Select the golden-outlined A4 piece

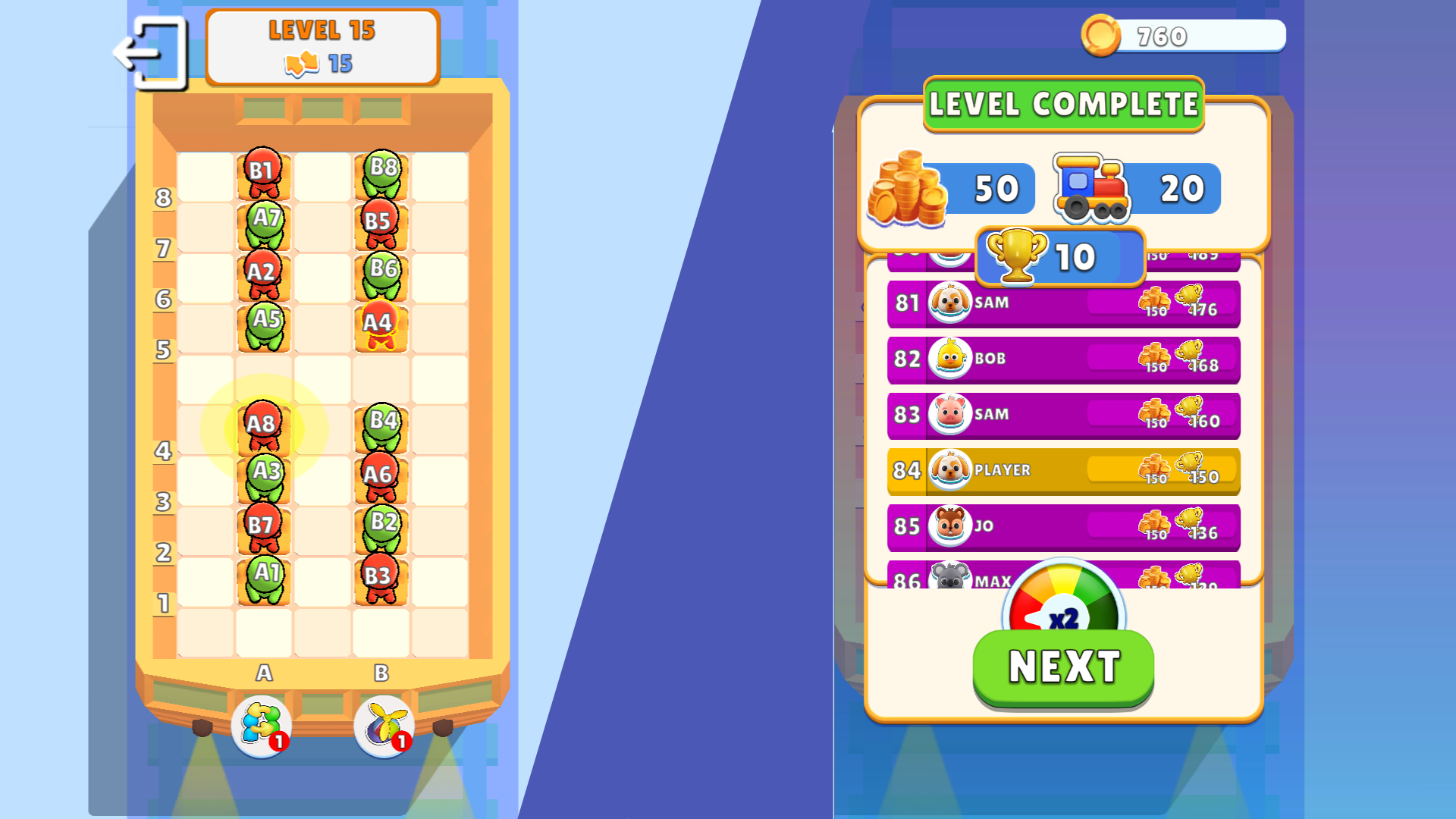(381, 322)
